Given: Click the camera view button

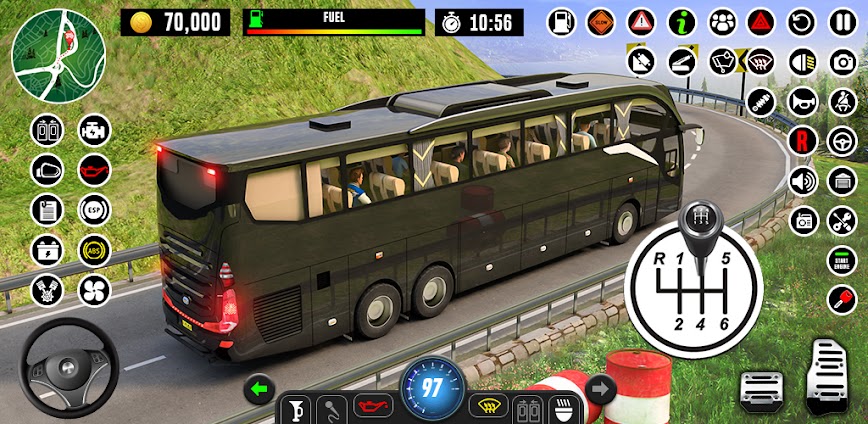Looking at the screenshot, I should (x=842, y=61).
